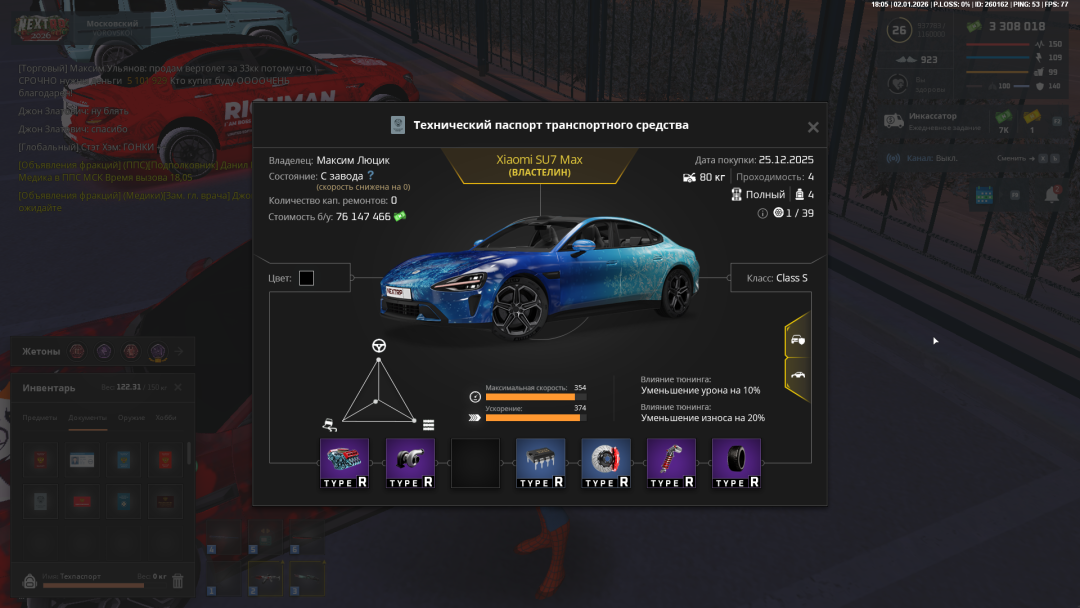
Task: Select the turbocharger Type R tuning slot
Action: pyautogui.click(x=410, y=463)
